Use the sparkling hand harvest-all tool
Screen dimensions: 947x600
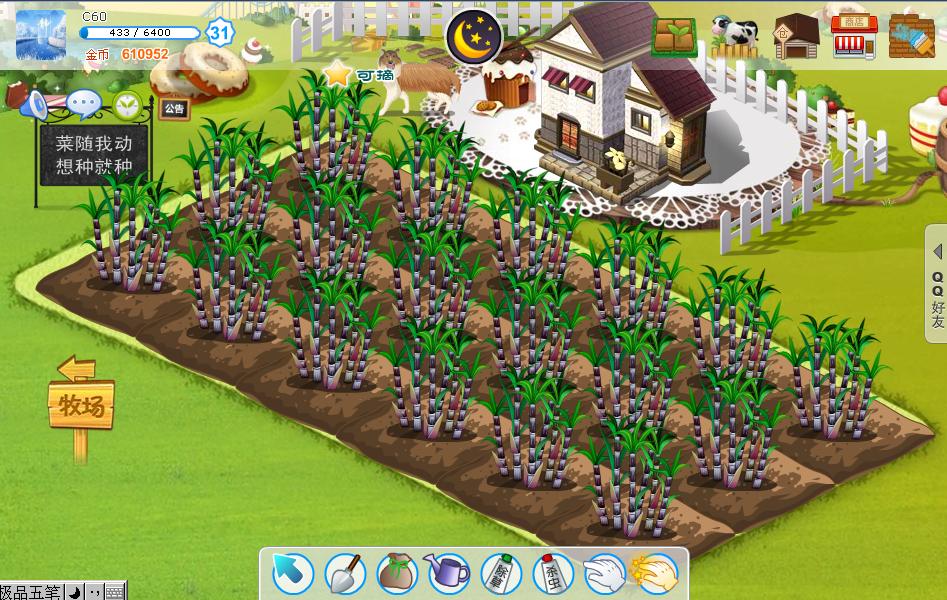pos(656,573)
